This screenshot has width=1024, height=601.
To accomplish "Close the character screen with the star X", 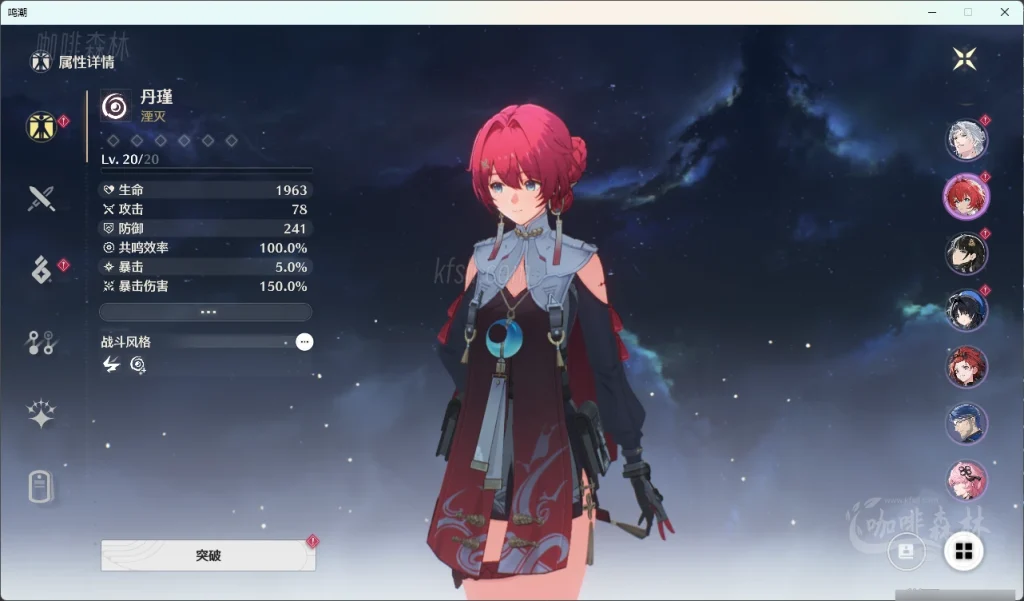I will [x=964, y=59].
